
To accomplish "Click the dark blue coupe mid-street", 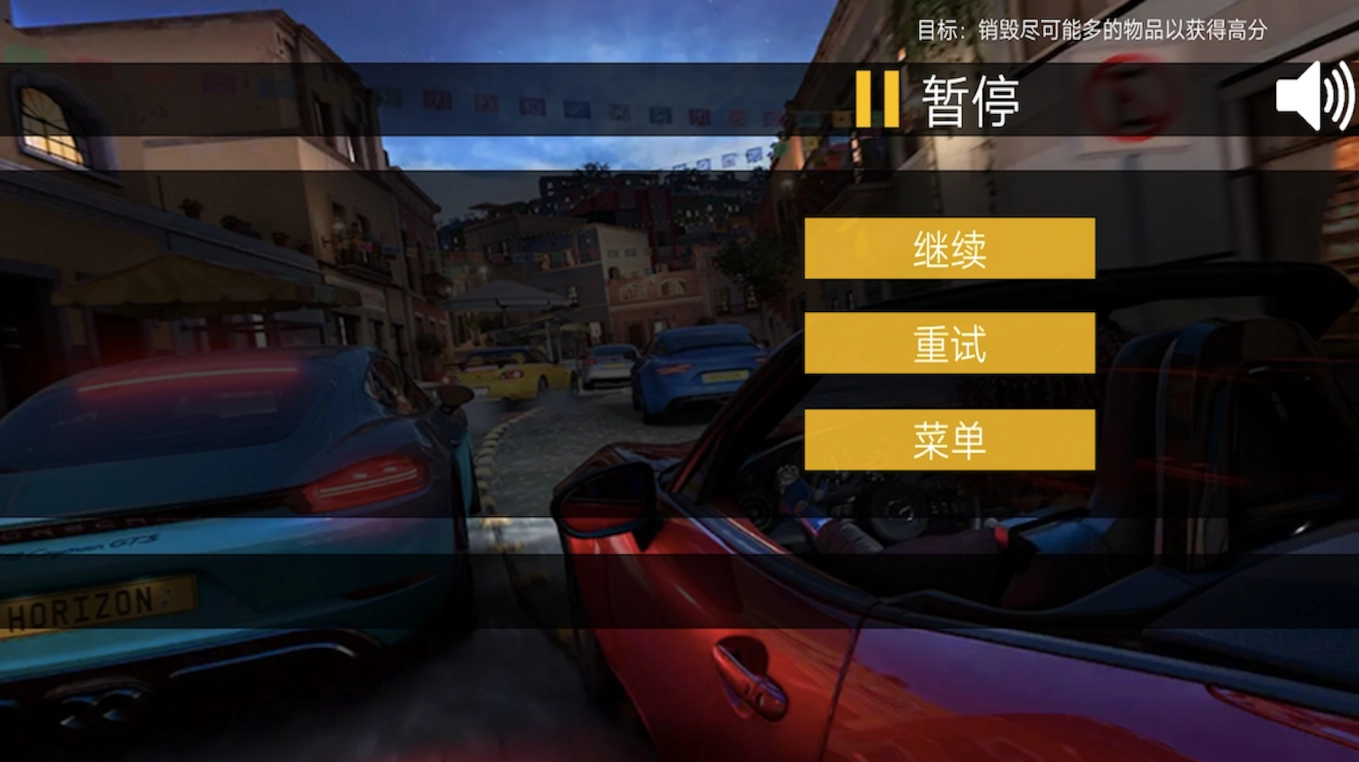I will pyautogui.click(x=700, y=365).
